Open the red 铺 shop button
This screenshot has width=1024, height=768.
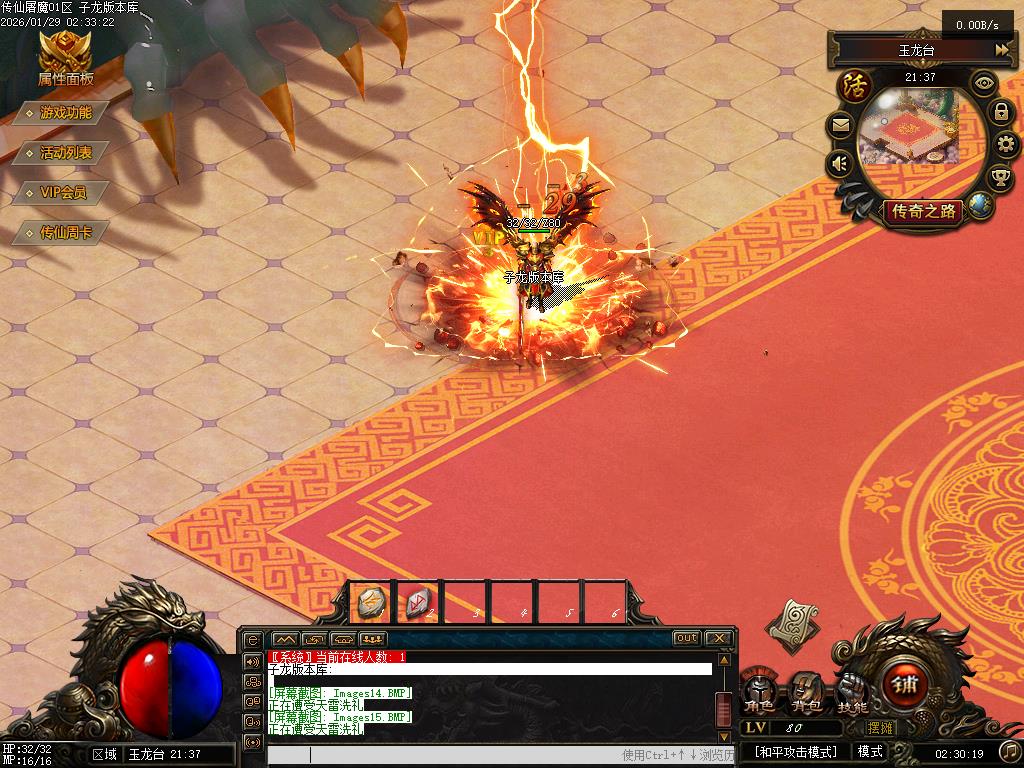906,685
